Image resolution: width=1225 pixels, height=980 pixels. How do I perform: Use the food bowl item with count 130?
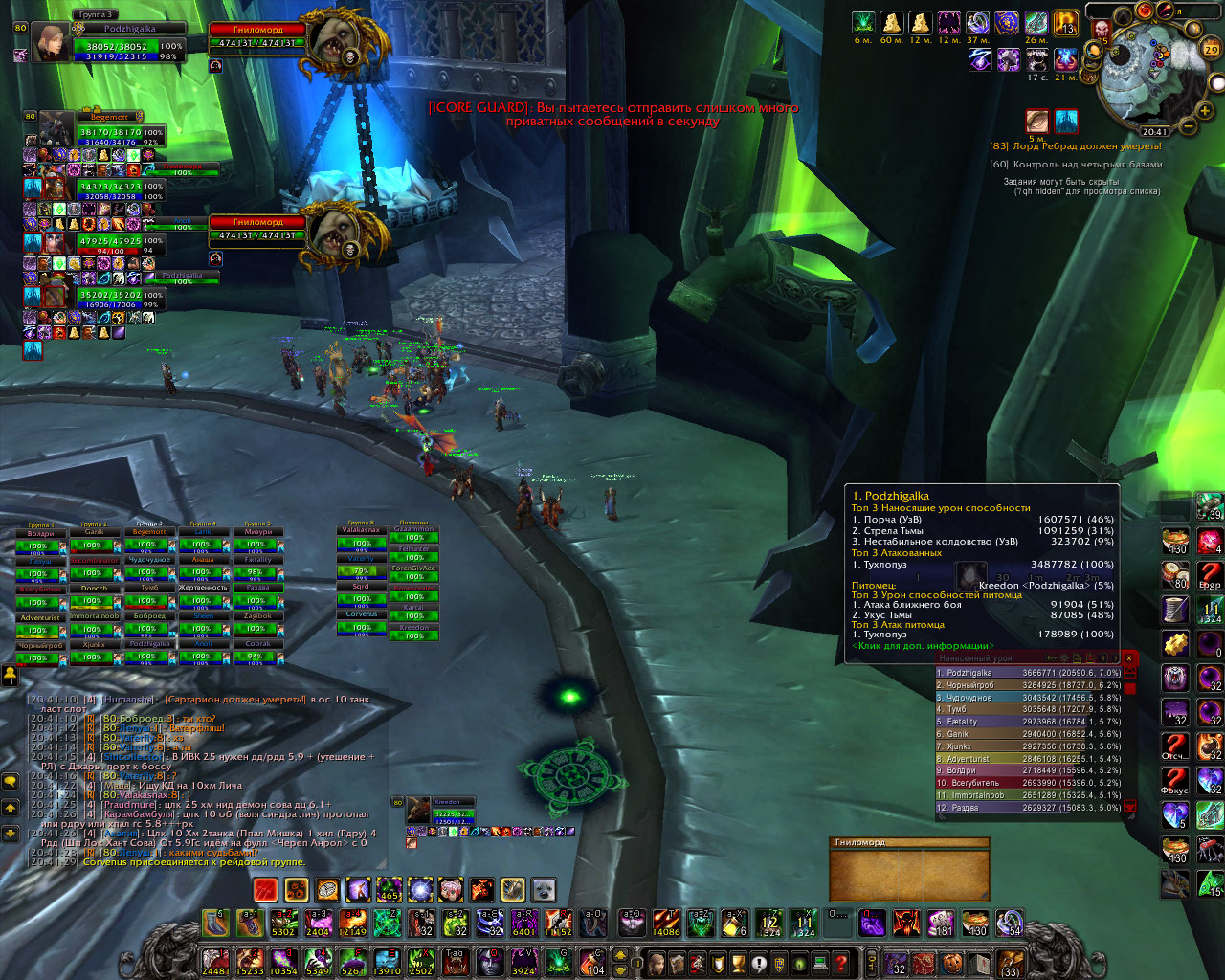(1175, 542)
